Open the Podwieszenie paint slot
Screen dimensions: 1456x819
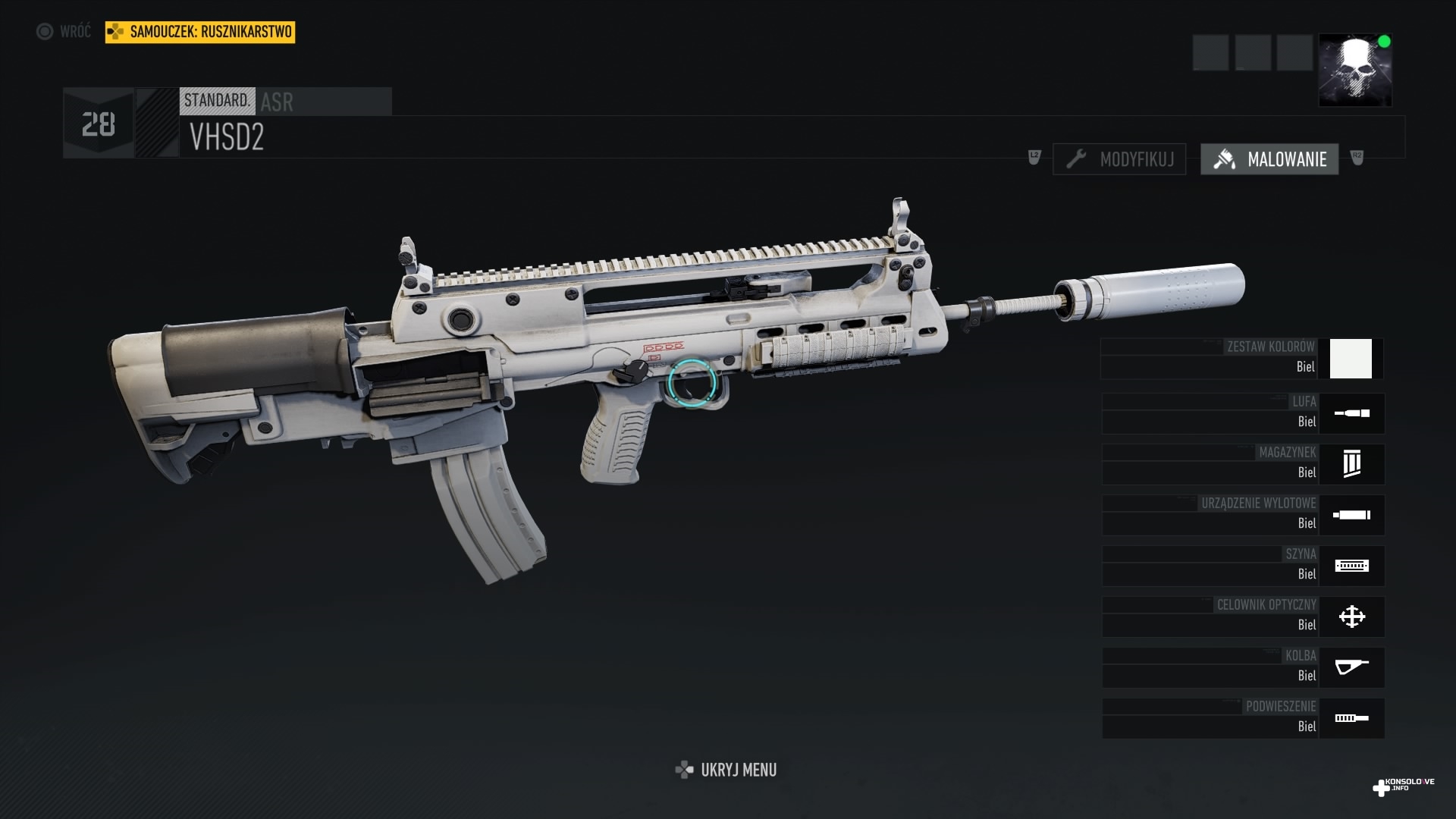(x=1243, y=718)
